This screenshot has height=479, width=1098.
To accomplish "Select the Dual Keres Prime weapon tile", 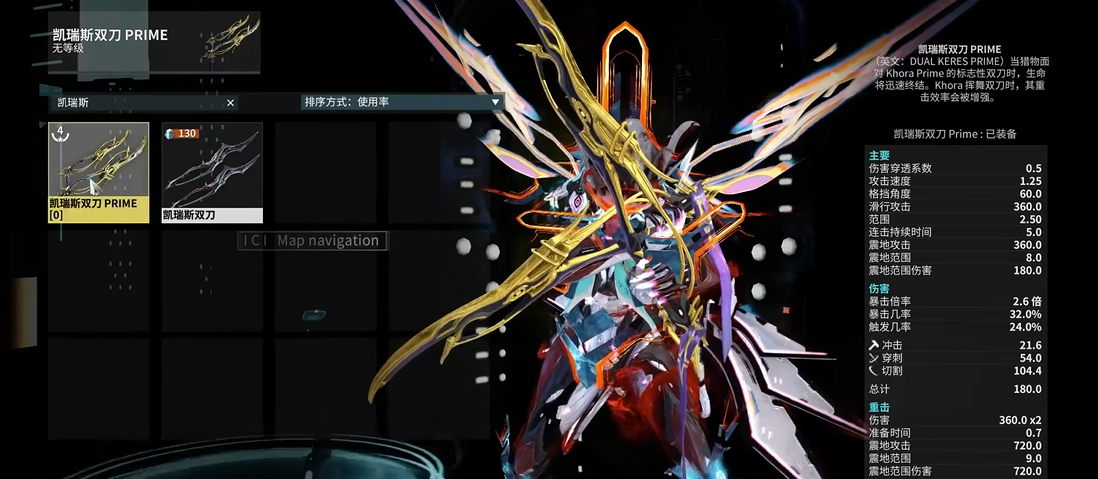I will click(98, 171).
